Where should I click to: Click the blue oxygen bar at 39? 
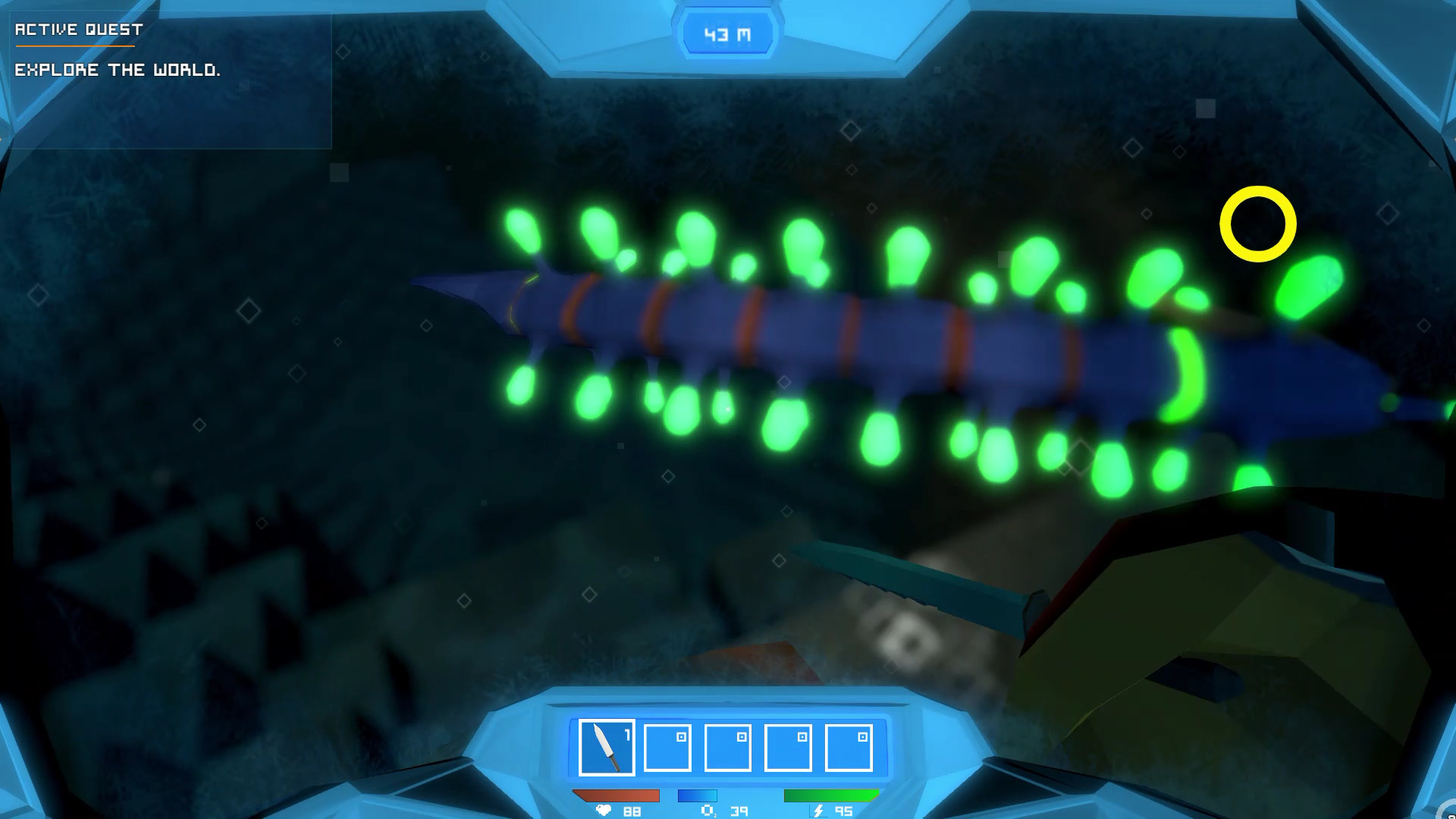click(698, 796)
